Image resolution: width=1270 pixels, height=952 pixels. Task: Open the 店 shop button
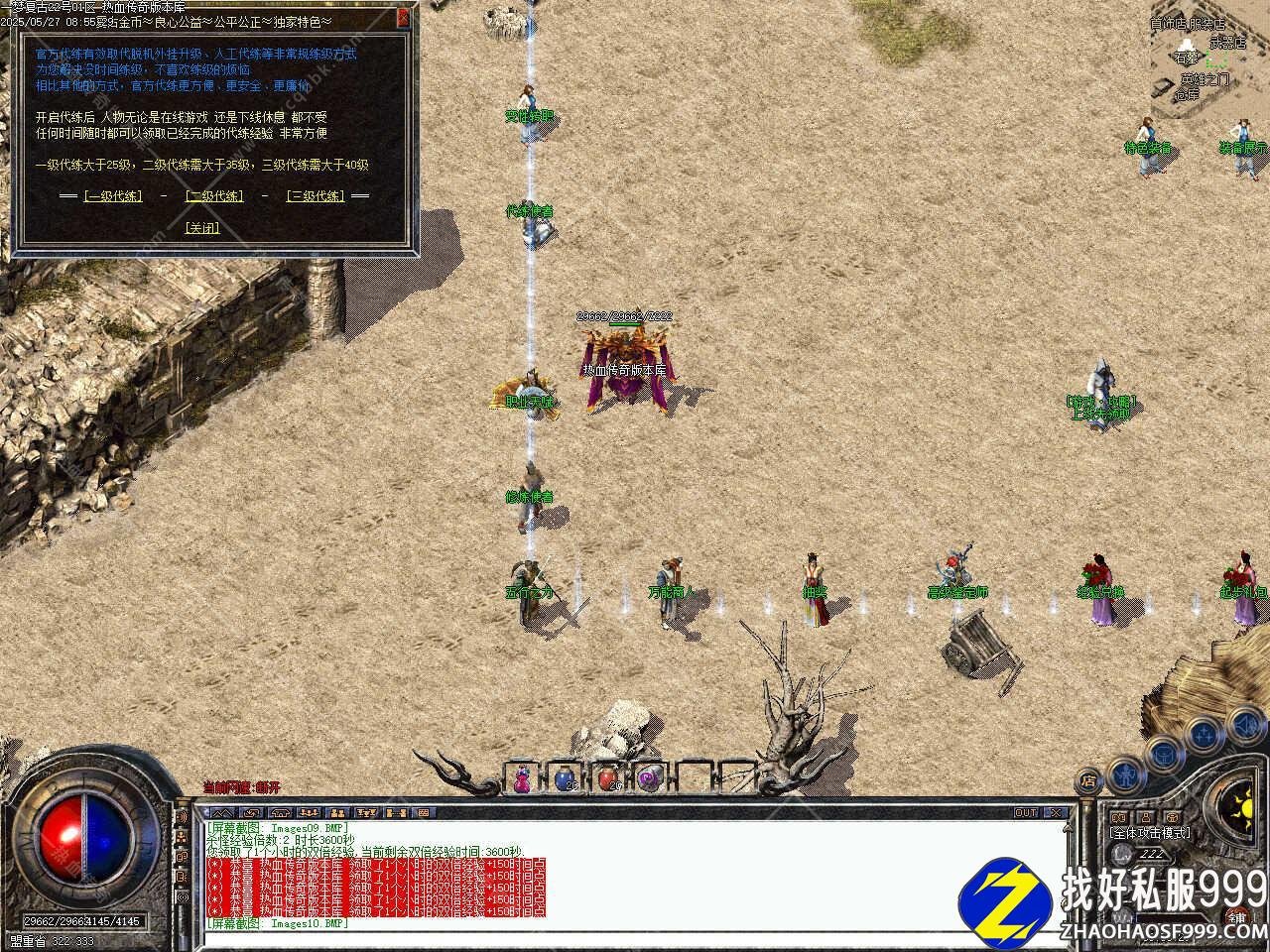[x=1089, y=780]
